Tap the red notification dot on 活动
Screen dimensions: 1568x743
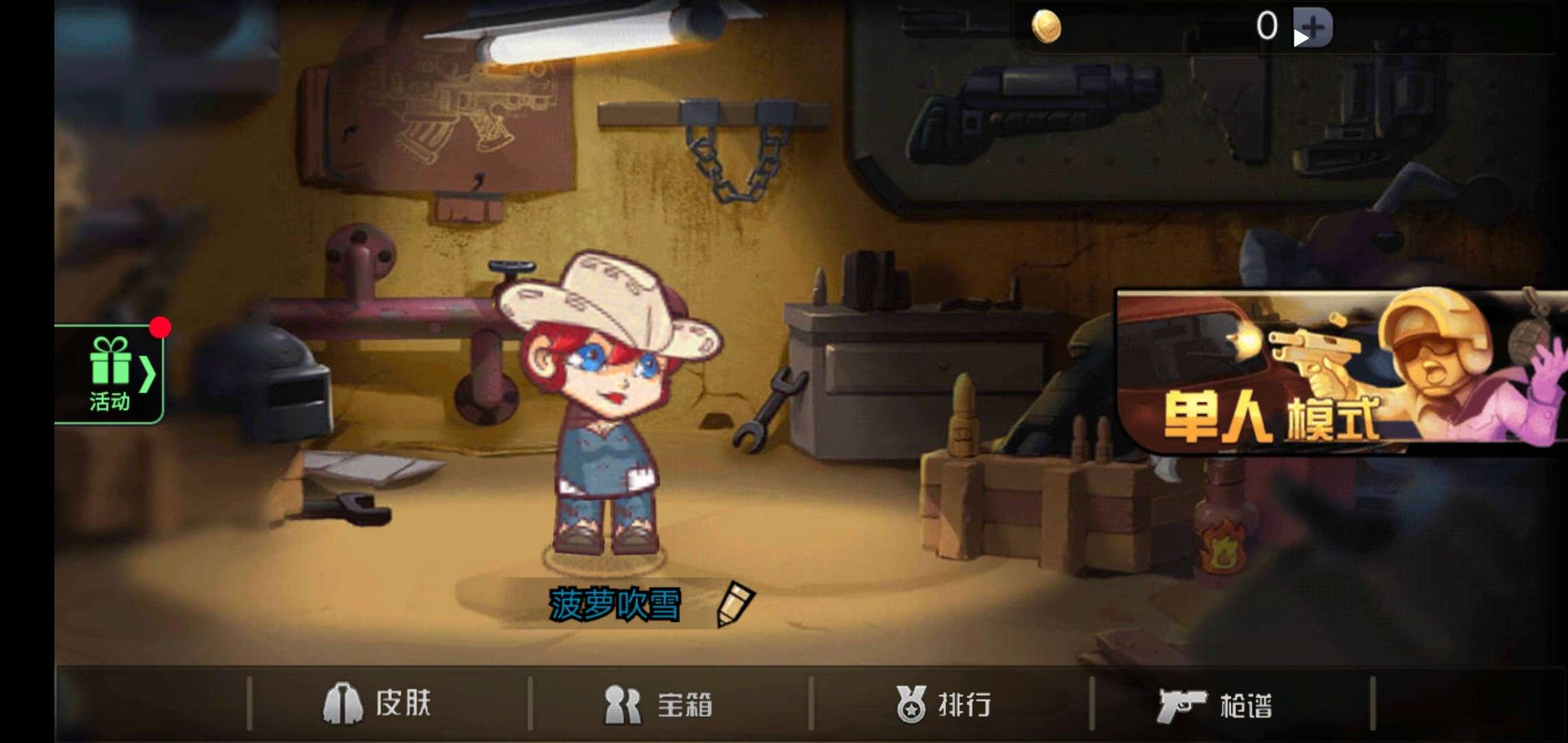[x=161, y=327]
